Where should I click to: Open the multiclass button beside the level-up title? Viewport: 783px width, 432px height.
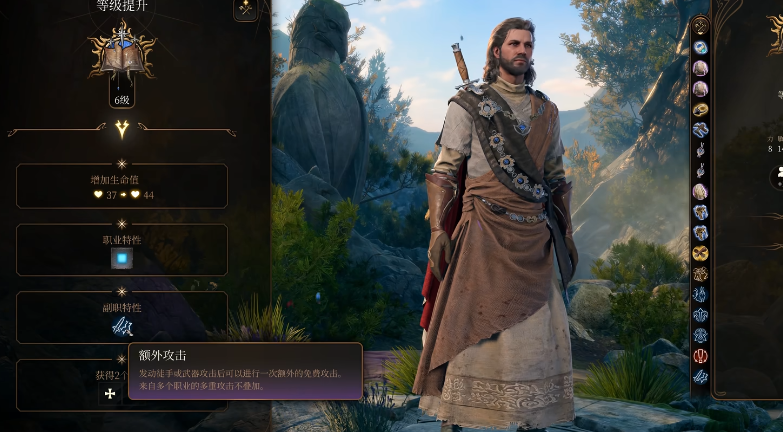pyautogui.click(x=245, y=9)
